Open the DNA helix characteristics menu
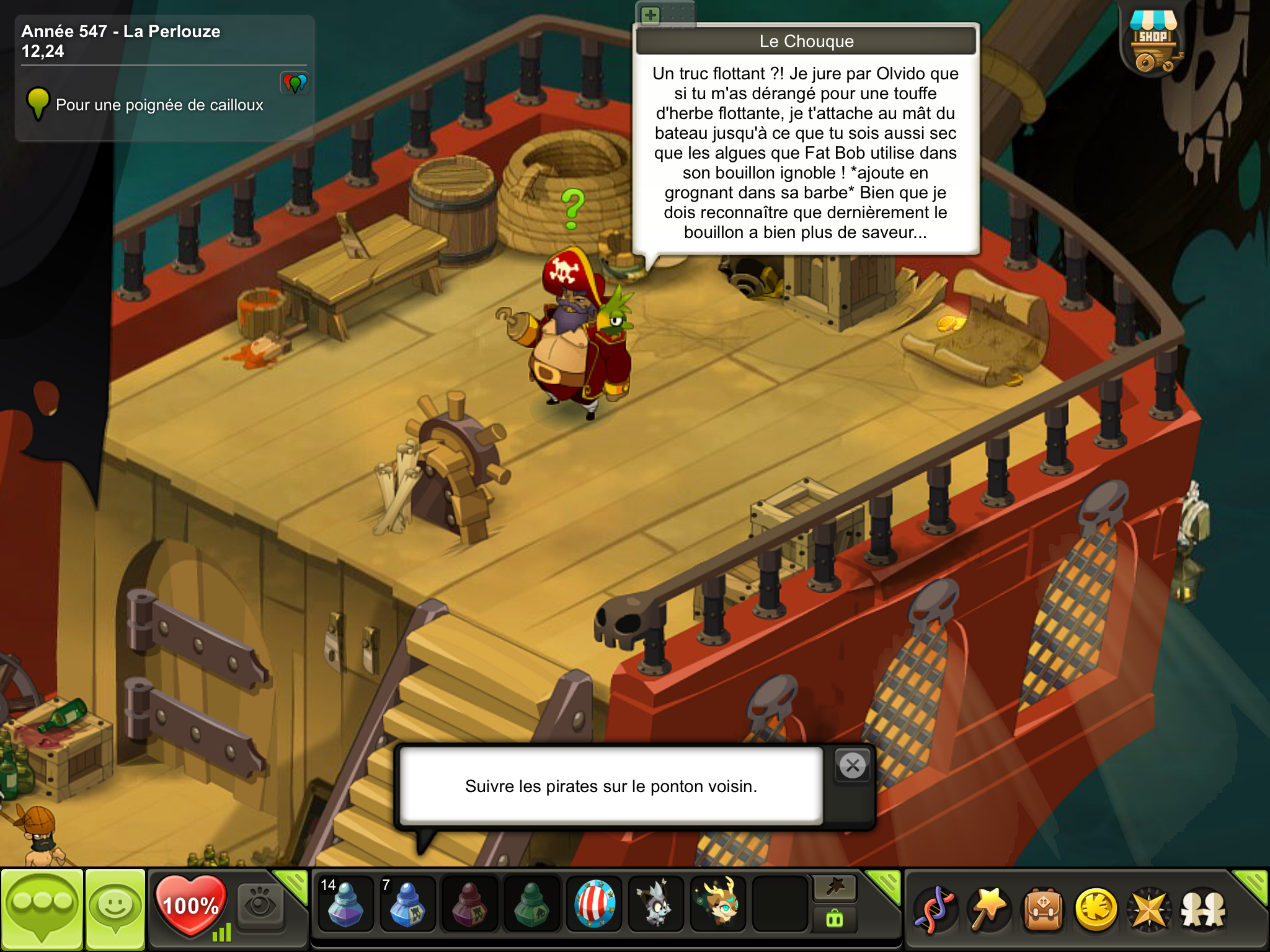The height and width of the screenshot is (952, 1270). (935, 909)
